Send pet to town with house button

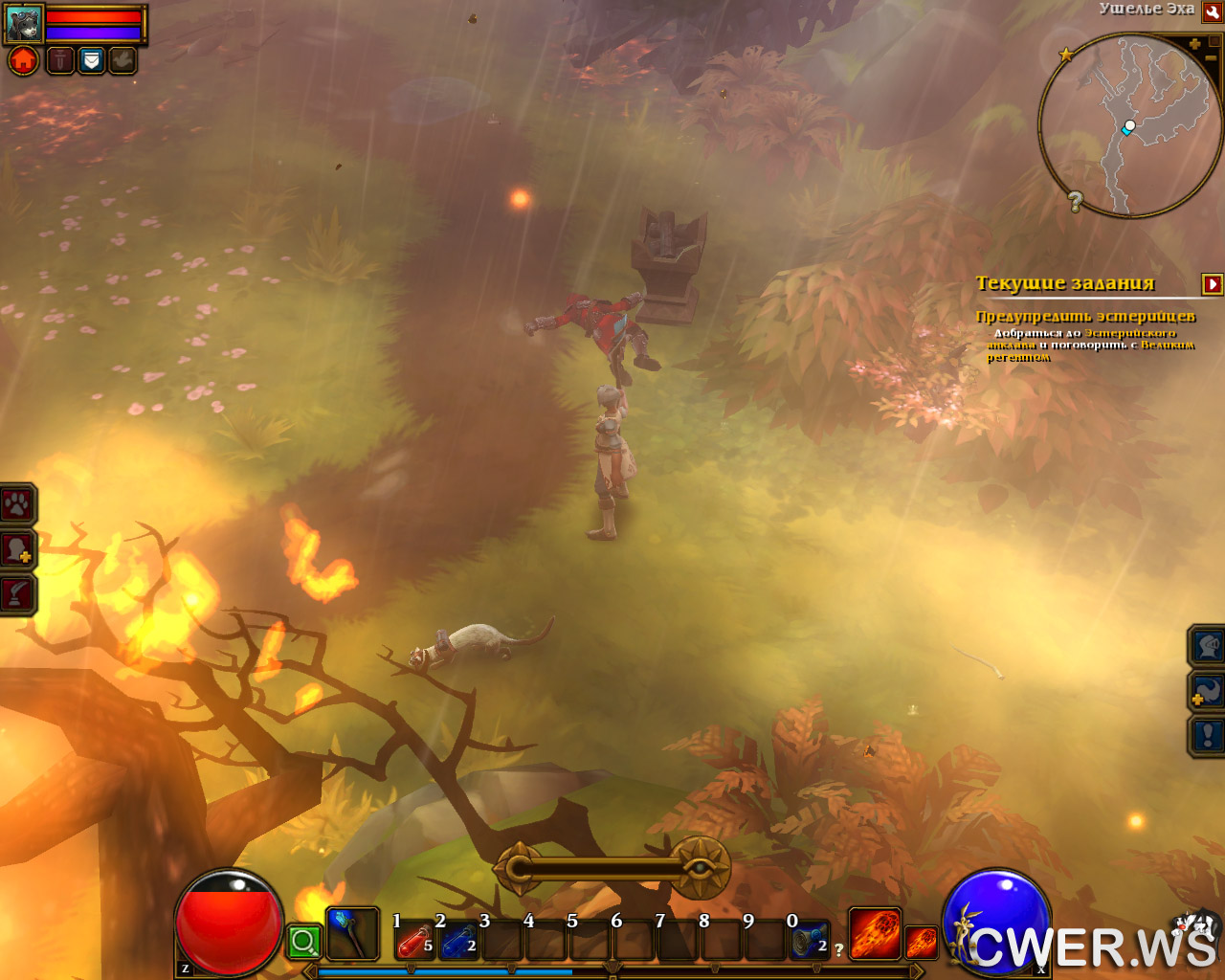pyautogui.click(x=24, y=60)
